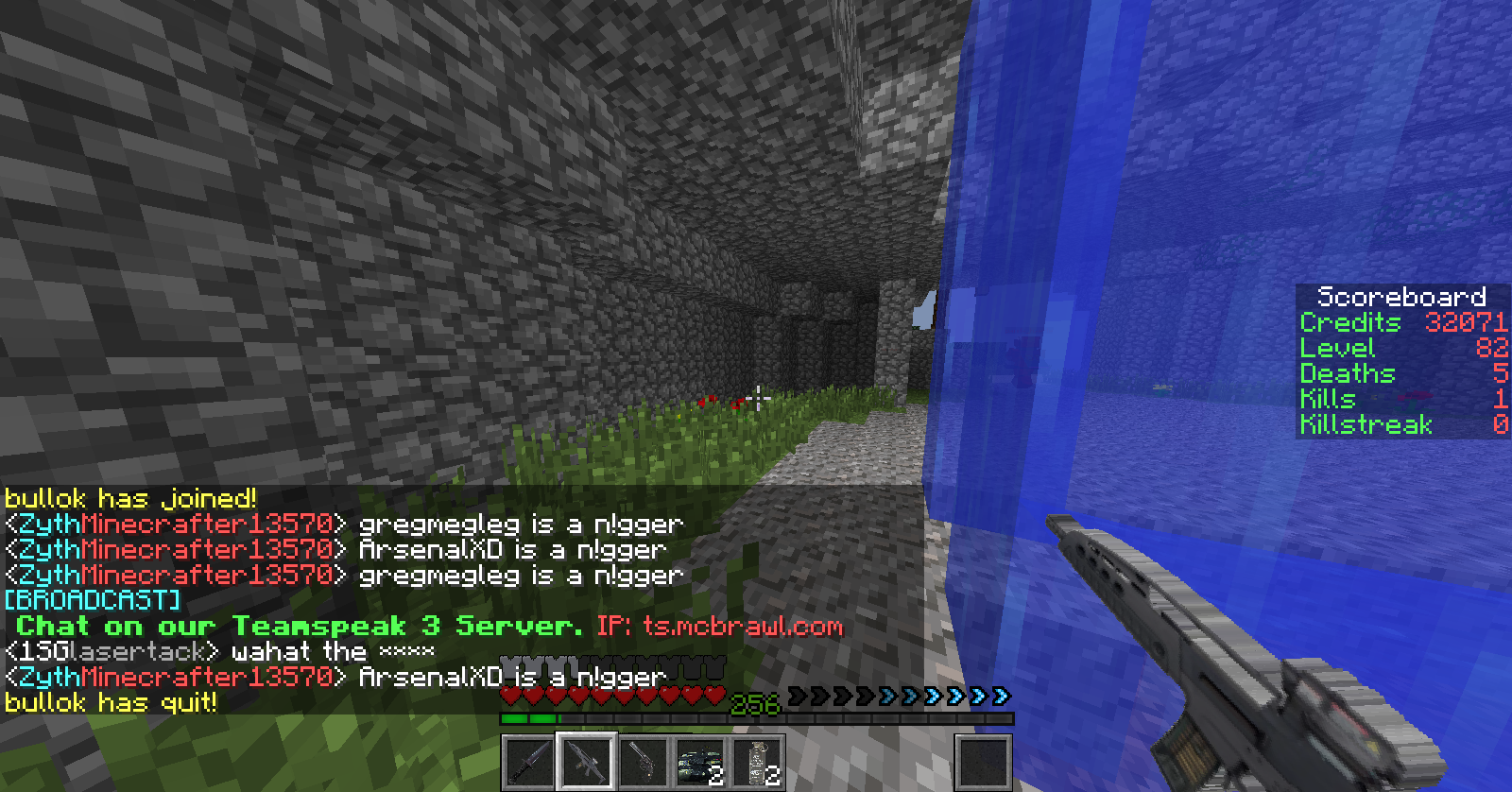Pick the grenade canister slot
This screenshot has height=792, width=1512.
coord(756,762)
